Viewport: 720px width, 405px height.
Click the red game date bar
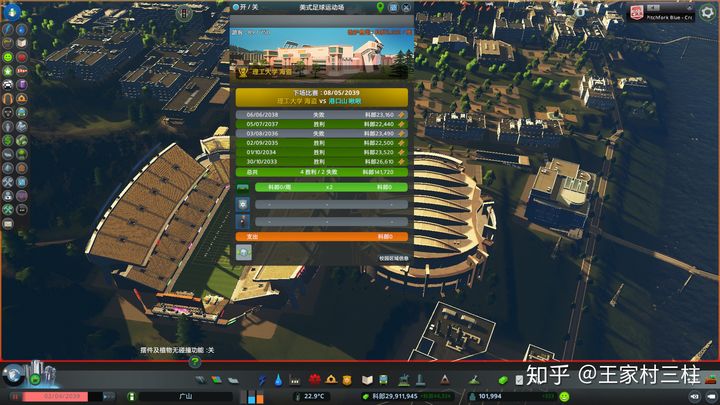[66, 396]
